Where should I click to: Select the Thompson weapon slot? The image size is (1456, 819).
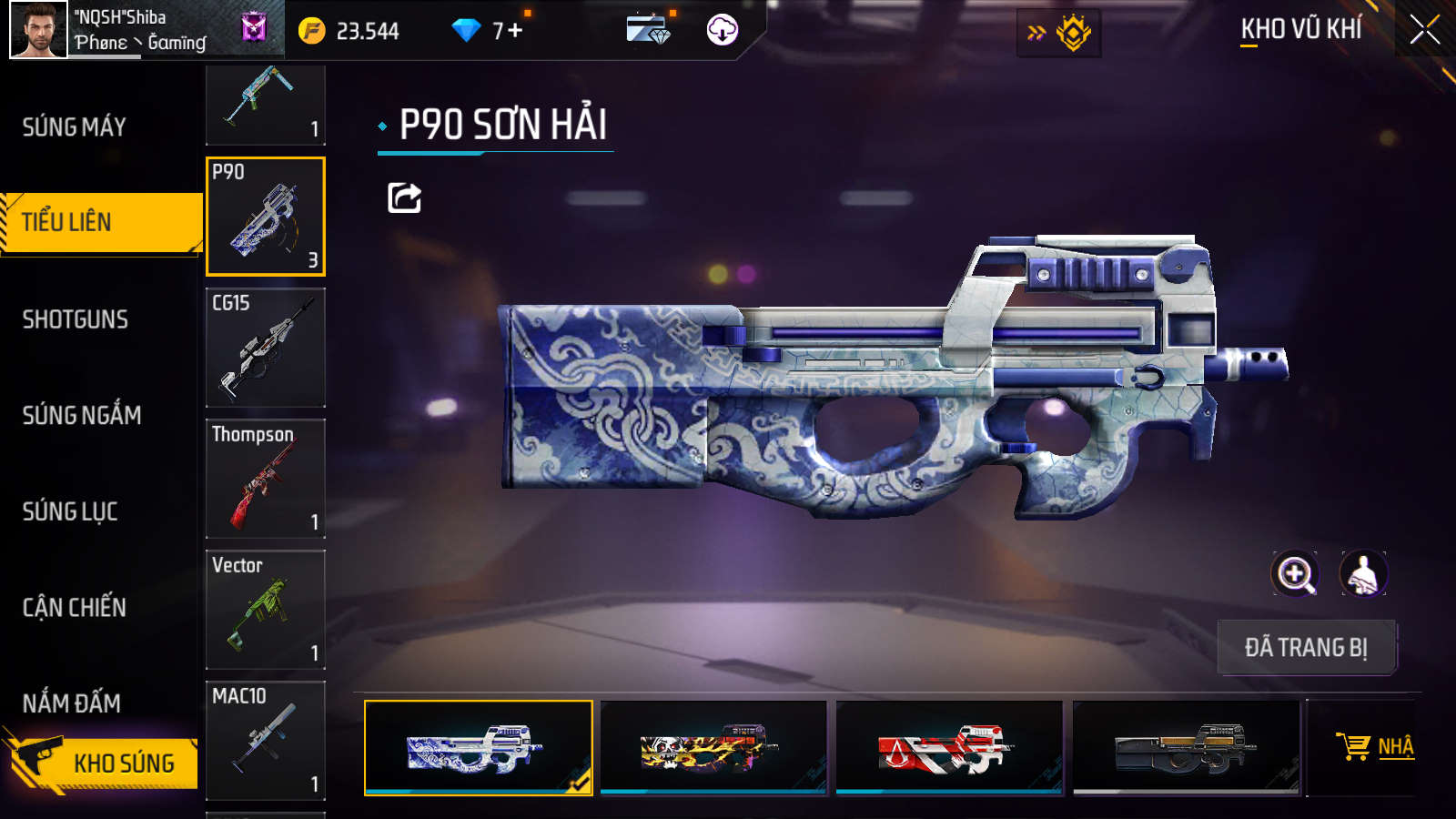click(266, 479)
